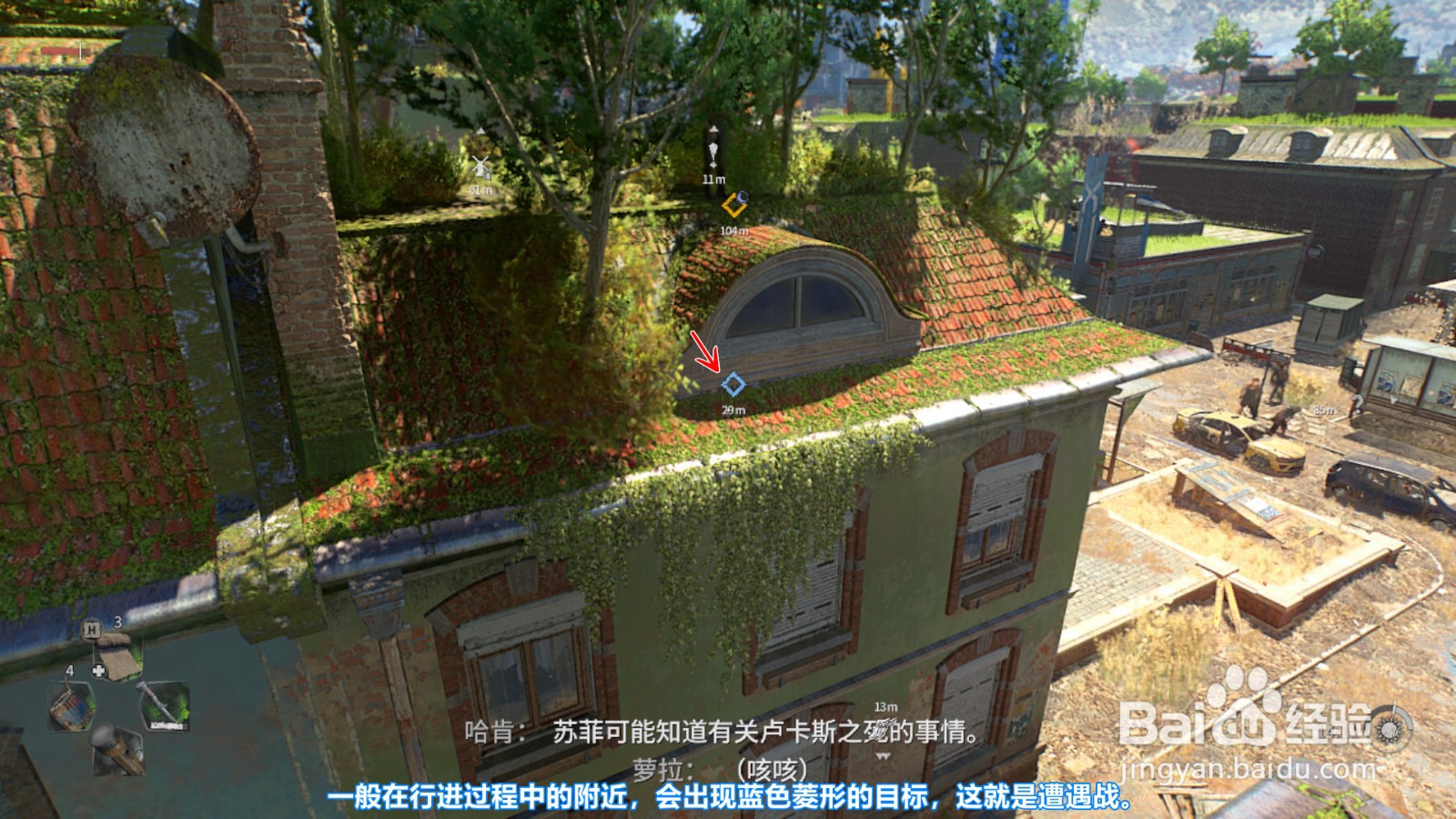Image resolution: width=1456 pixels, height=819 pixels.
Task: Click the flashlight thumbnail in the item wheel
Action: (x=117, y=750)
